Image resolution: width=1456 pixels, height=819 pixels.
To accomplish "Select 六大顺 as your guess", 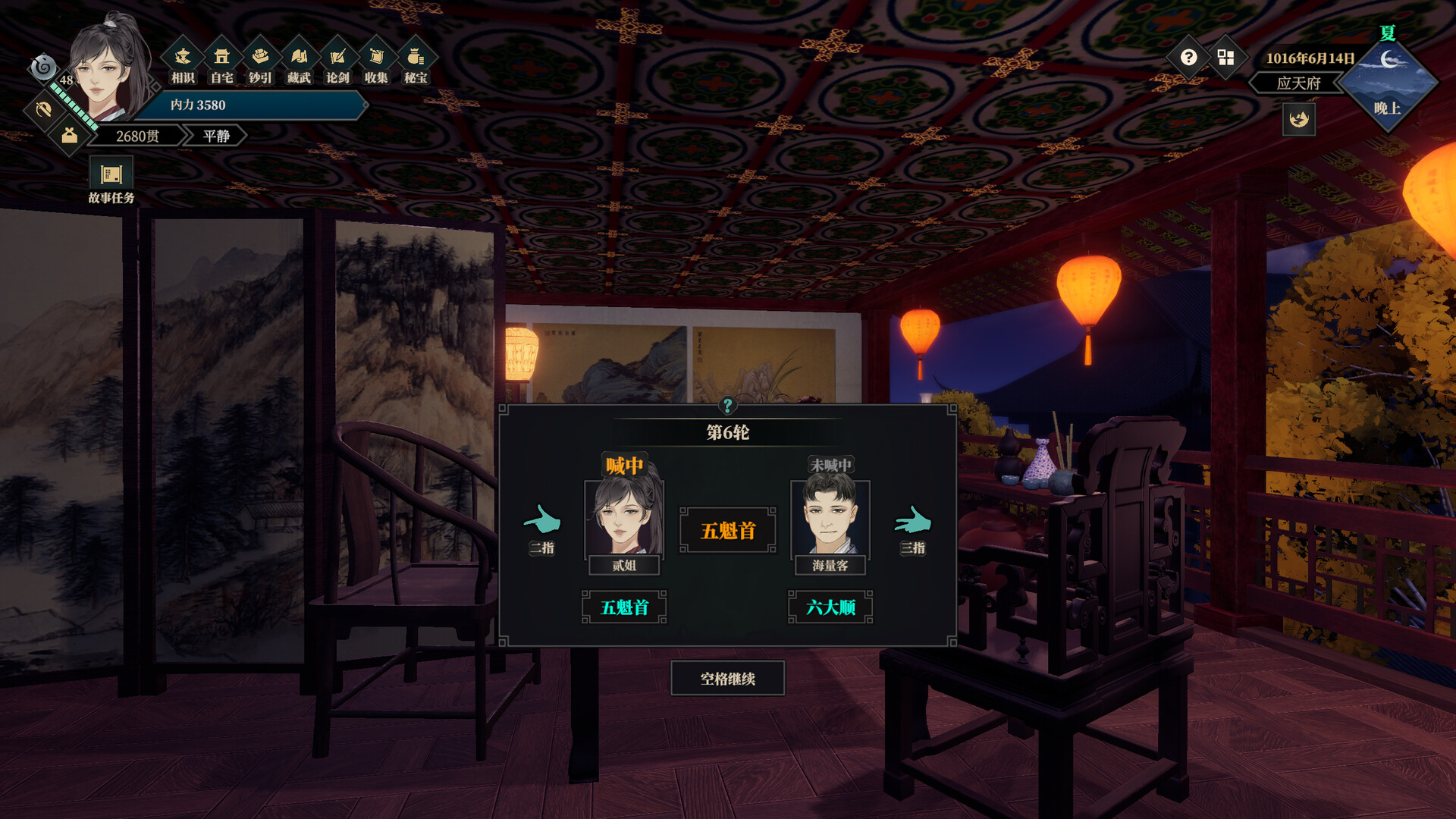I will pyautogui.click(x=831, y=607).
